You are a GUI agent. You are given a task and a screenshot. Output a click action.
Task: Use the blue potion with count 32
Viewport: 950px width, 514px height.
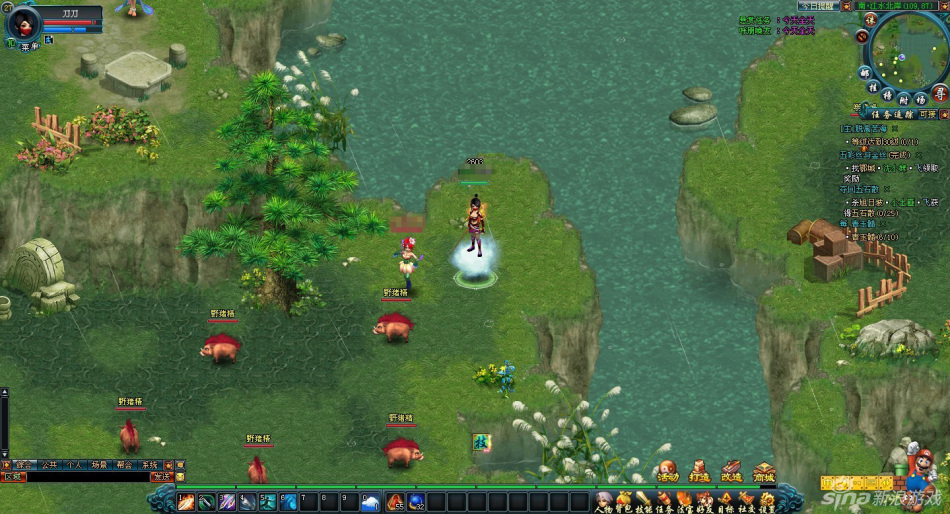(416, 502)
